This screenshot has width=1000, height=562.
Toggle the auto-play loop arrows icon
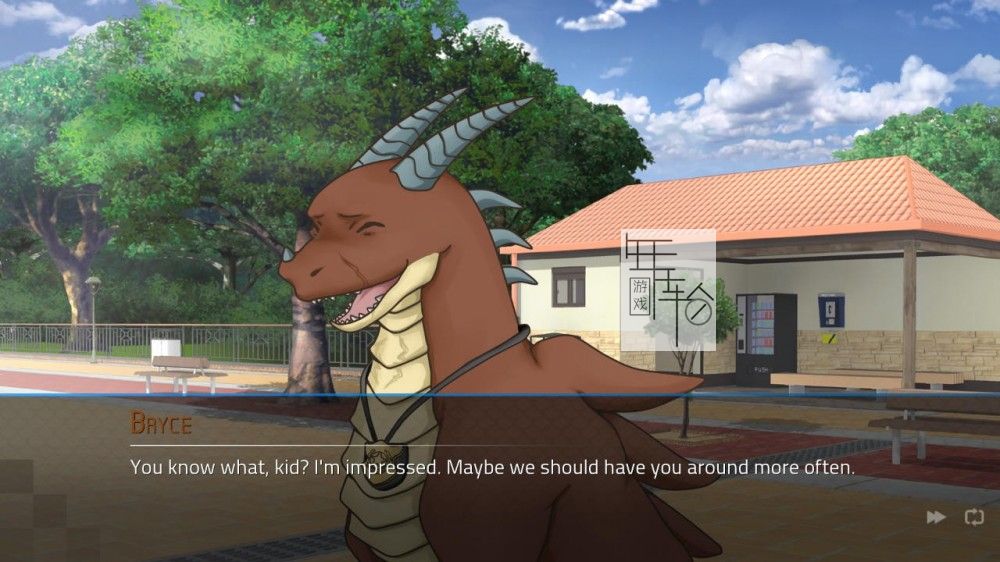coord(973,517)
